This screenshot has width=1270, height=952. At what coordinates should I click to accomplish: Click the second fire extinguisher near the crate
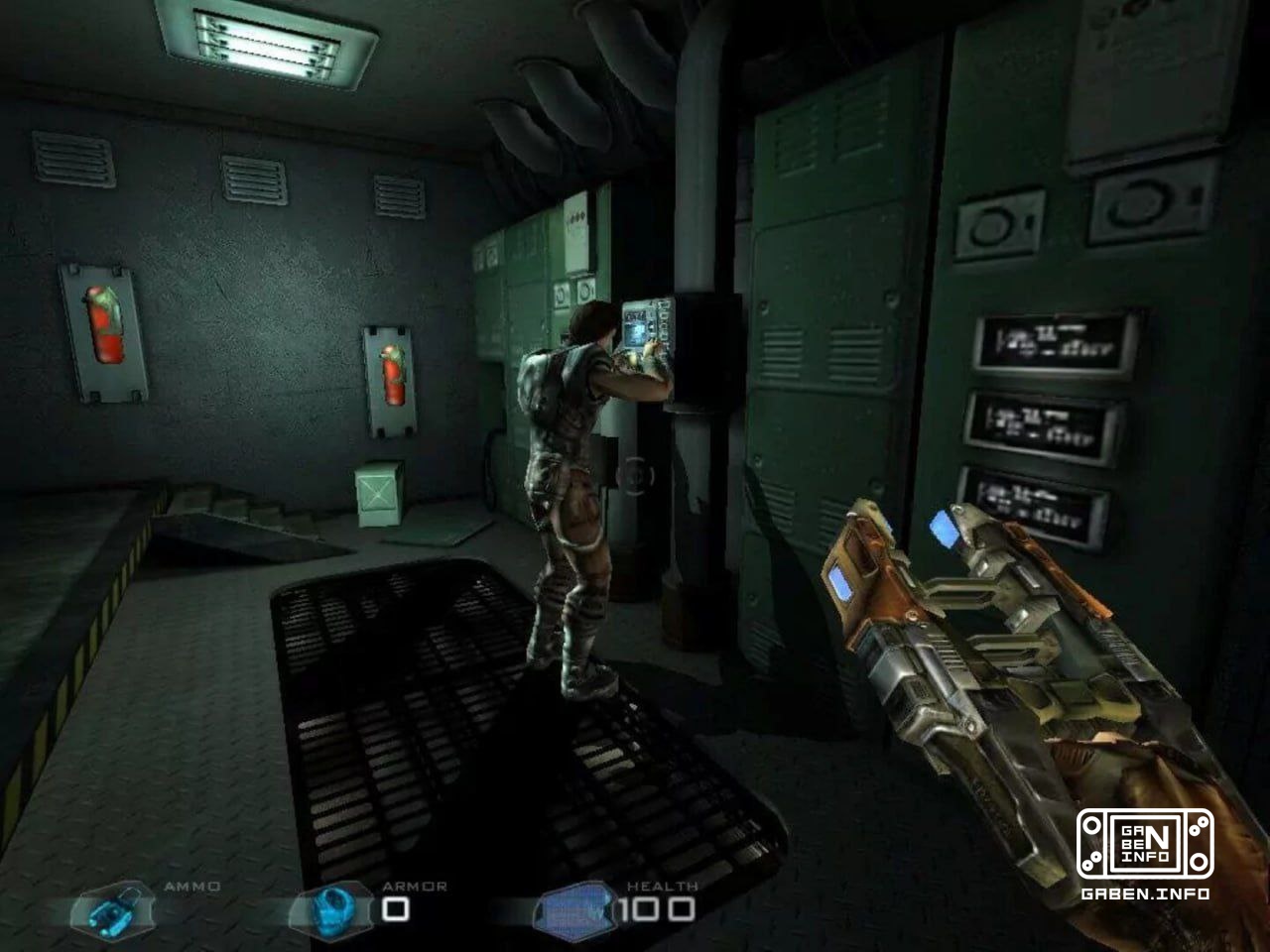[392, 377]
